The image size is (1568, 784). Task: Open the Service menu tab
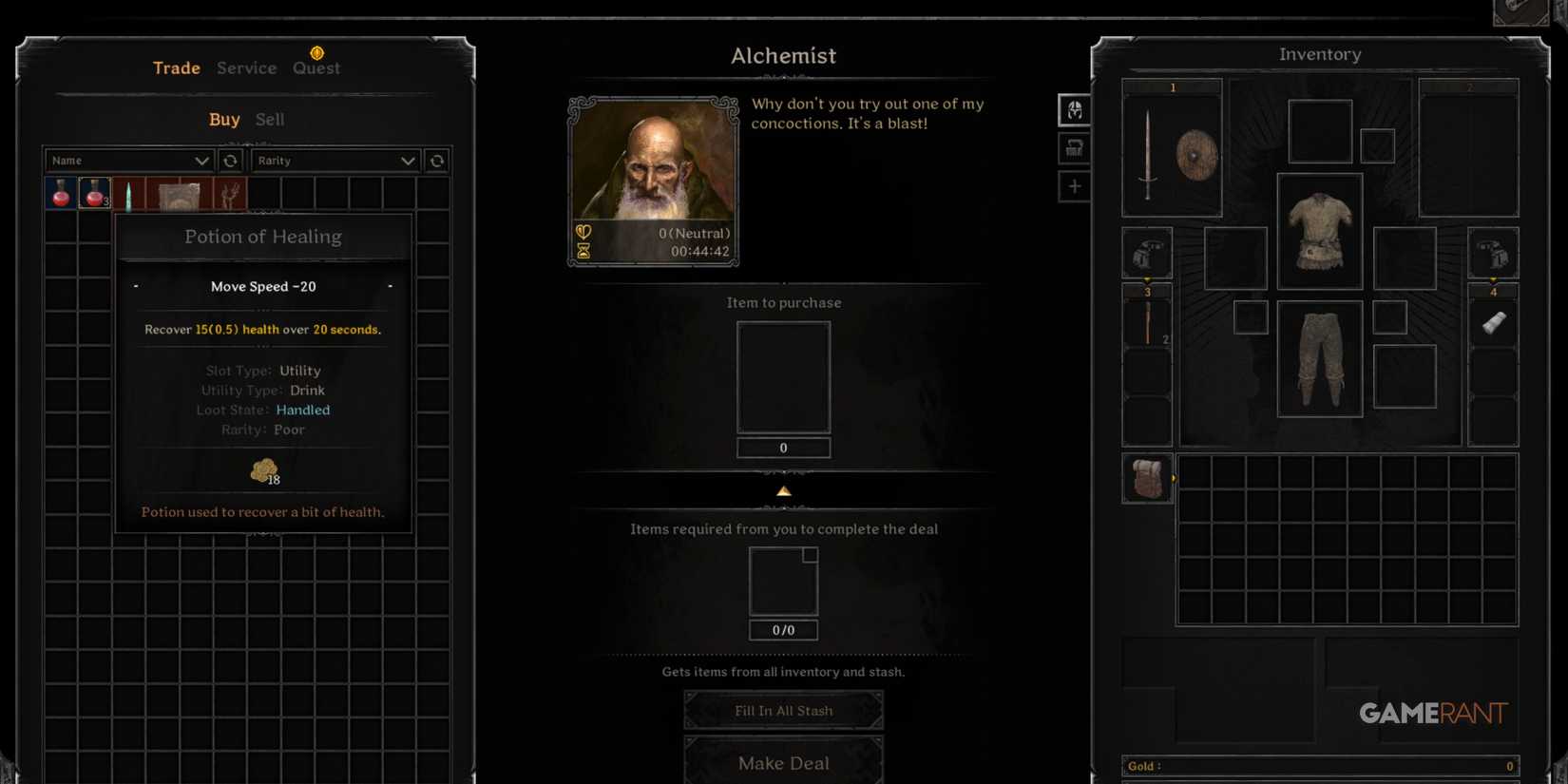(246, 67)
